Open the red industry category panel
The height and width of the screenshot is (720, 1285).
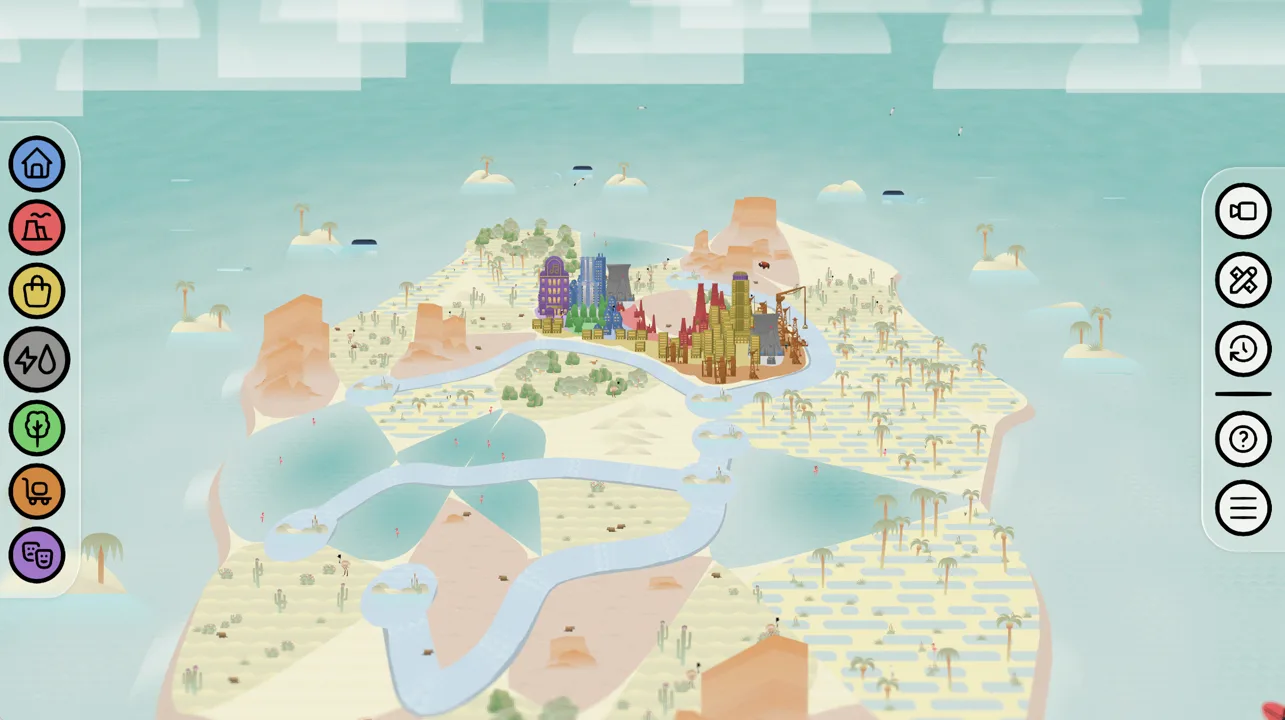click(x=37, y=227)
